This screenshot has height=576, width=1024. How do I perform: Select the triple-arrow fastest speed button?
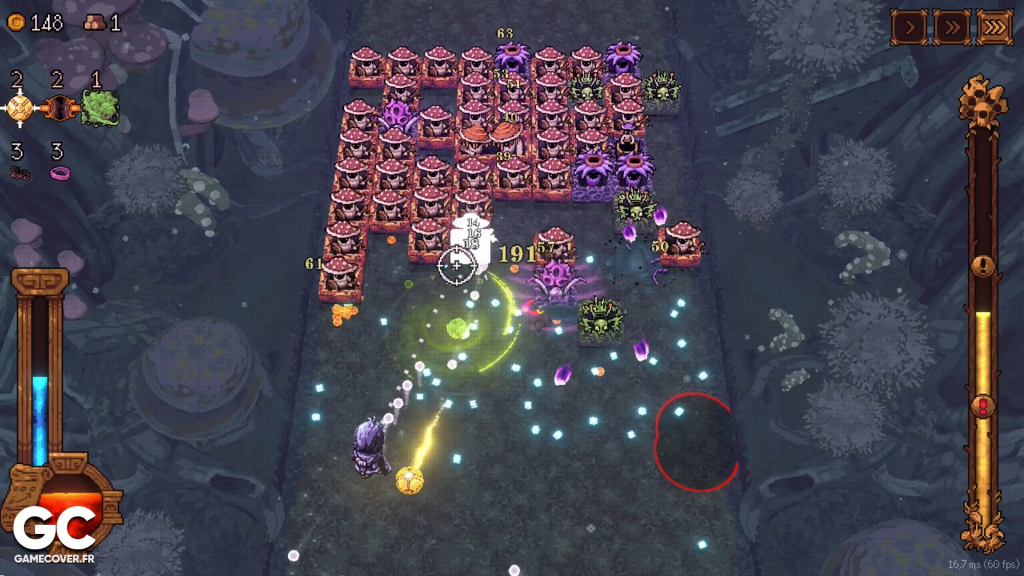(994, 26)
